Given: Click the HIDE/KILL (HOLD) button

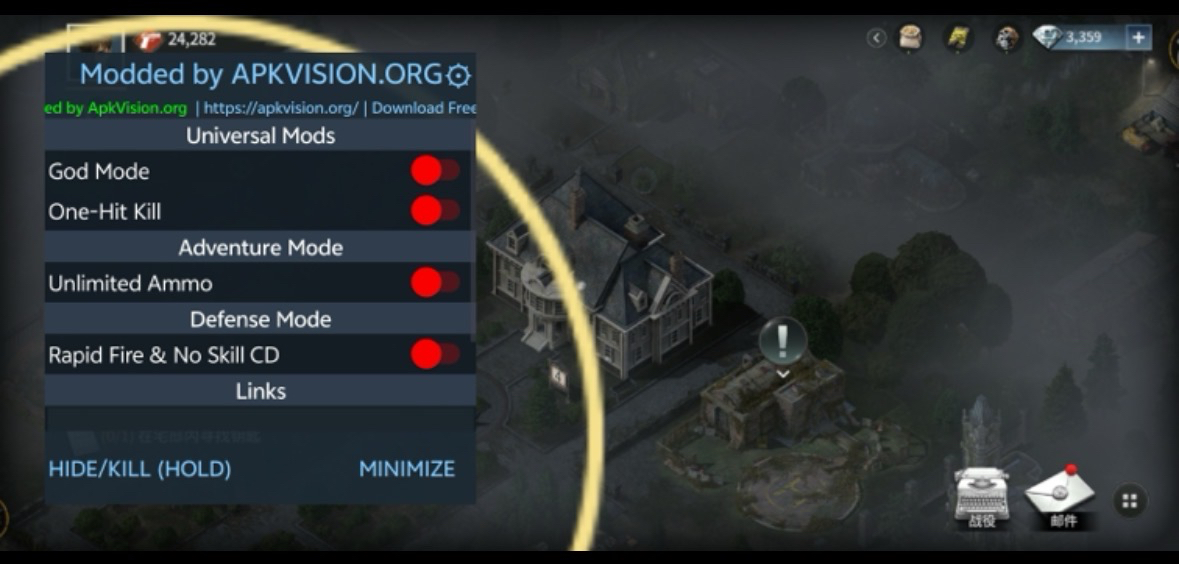Looking at the screenshot, I should [140, 469].
